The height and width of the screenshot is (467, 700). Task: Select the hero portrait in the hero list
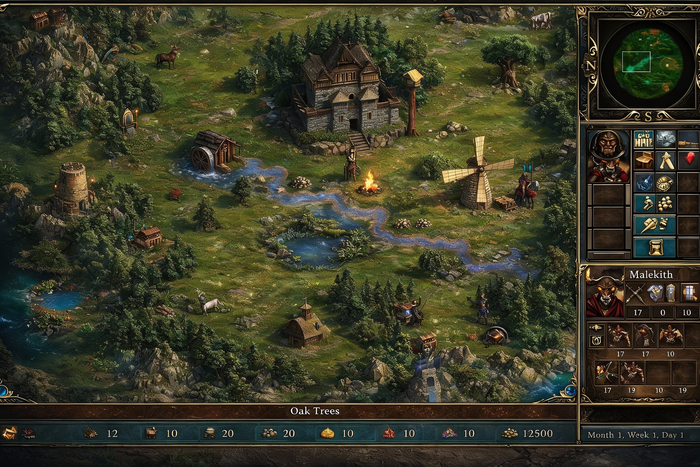tap(609, 155)
